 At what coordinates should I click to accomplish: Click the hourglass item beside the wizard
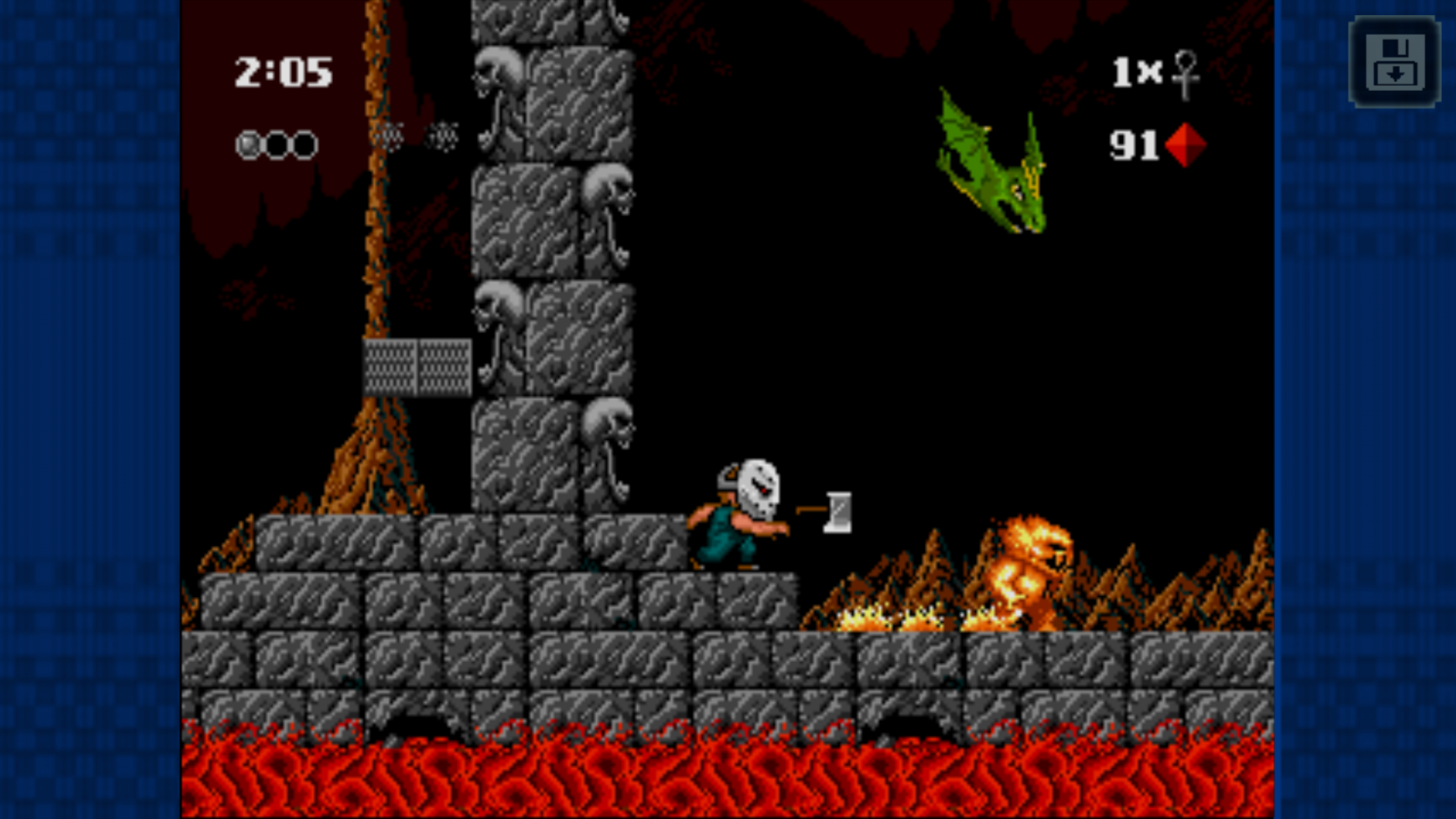838,513
